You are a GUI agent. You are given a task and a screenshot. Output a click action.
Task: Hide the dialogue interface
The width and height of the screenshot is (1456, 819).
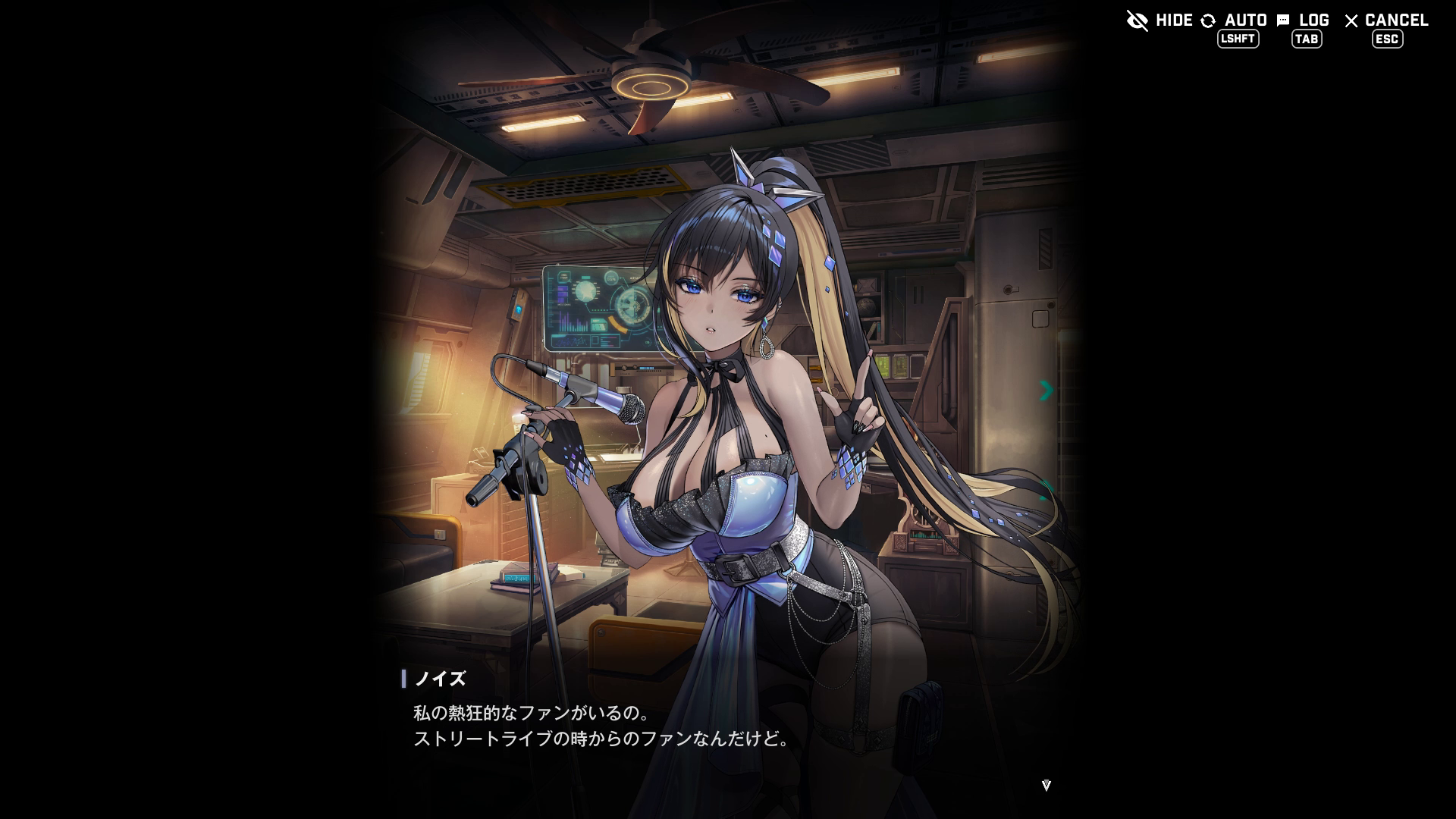[1160, 20]
